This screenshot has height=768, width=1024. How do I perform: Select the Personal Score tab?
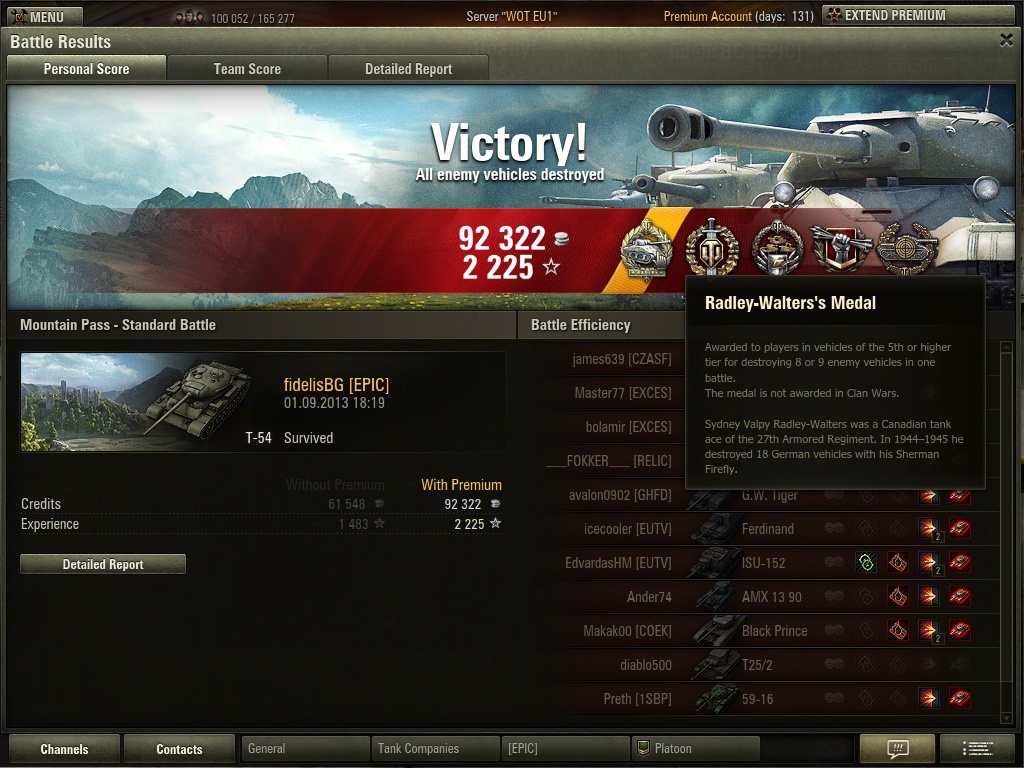point(86,69)
